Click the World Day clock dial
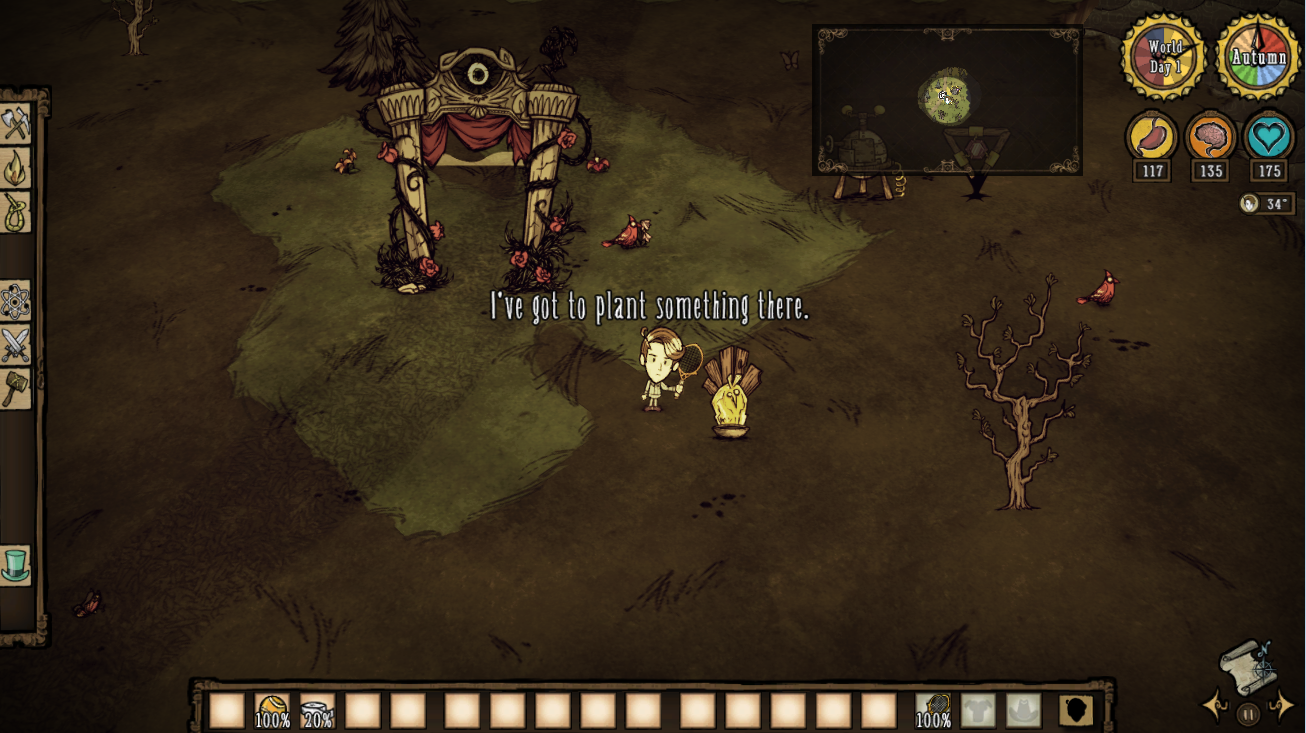The height and width of the screenshot is (733, 1306). pyautogui.click(x=1164, y=57)
